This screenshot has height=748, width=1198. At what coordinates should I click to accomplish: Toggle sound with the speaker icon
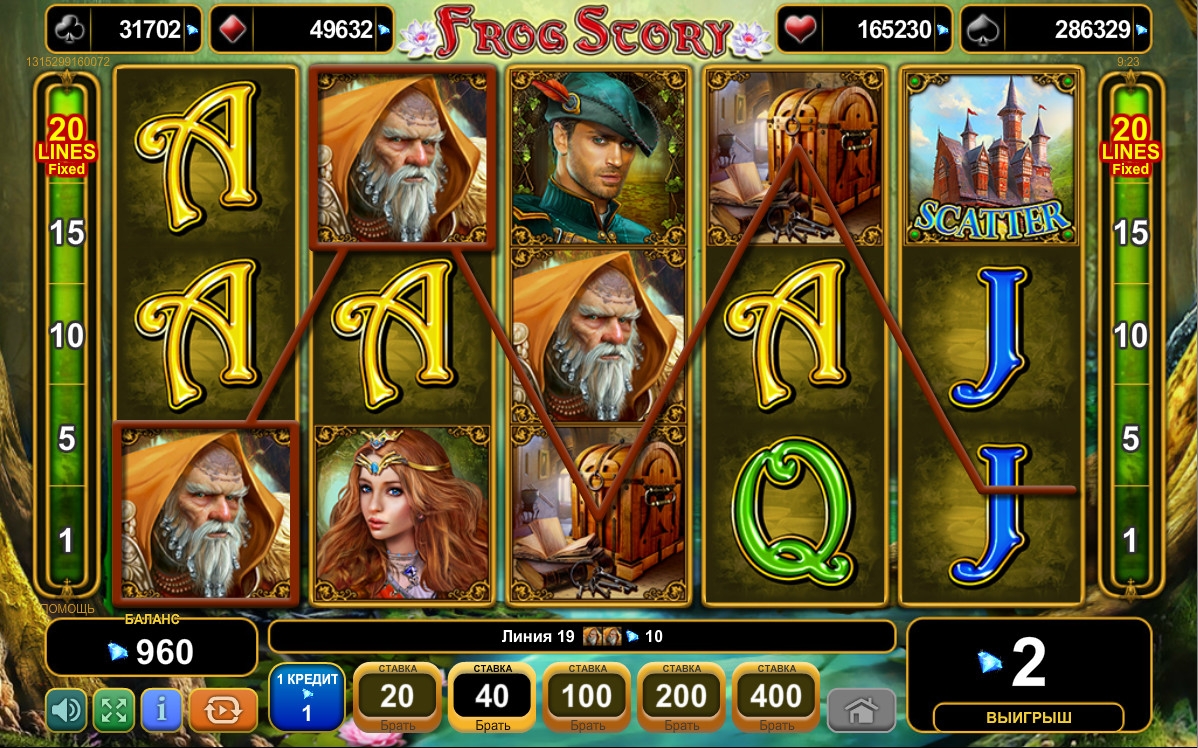point(67,710)
